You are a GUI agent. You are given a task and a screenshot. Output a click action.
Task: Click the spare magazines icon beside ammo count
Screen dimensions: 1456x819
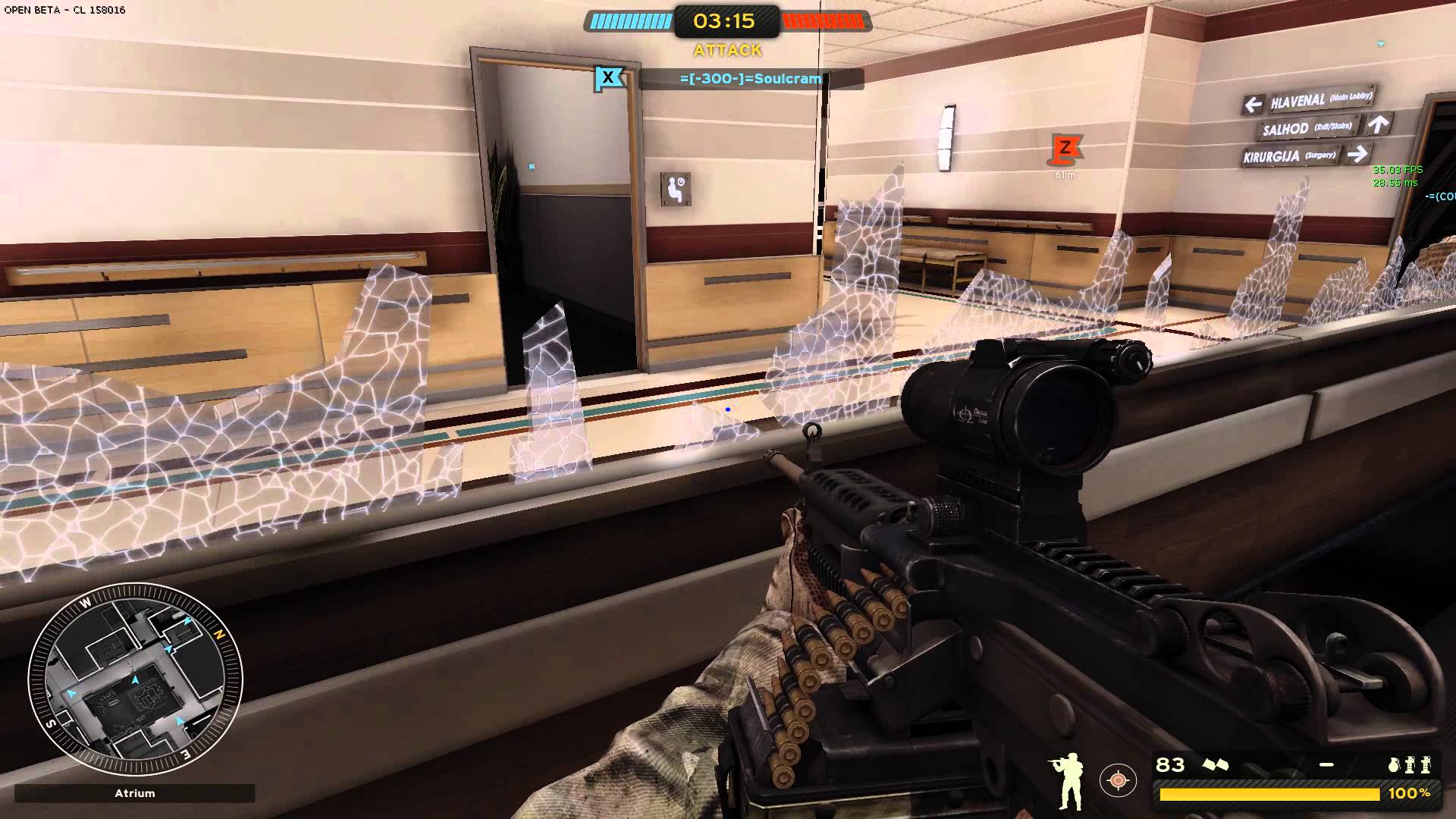tap(1215, 764)
